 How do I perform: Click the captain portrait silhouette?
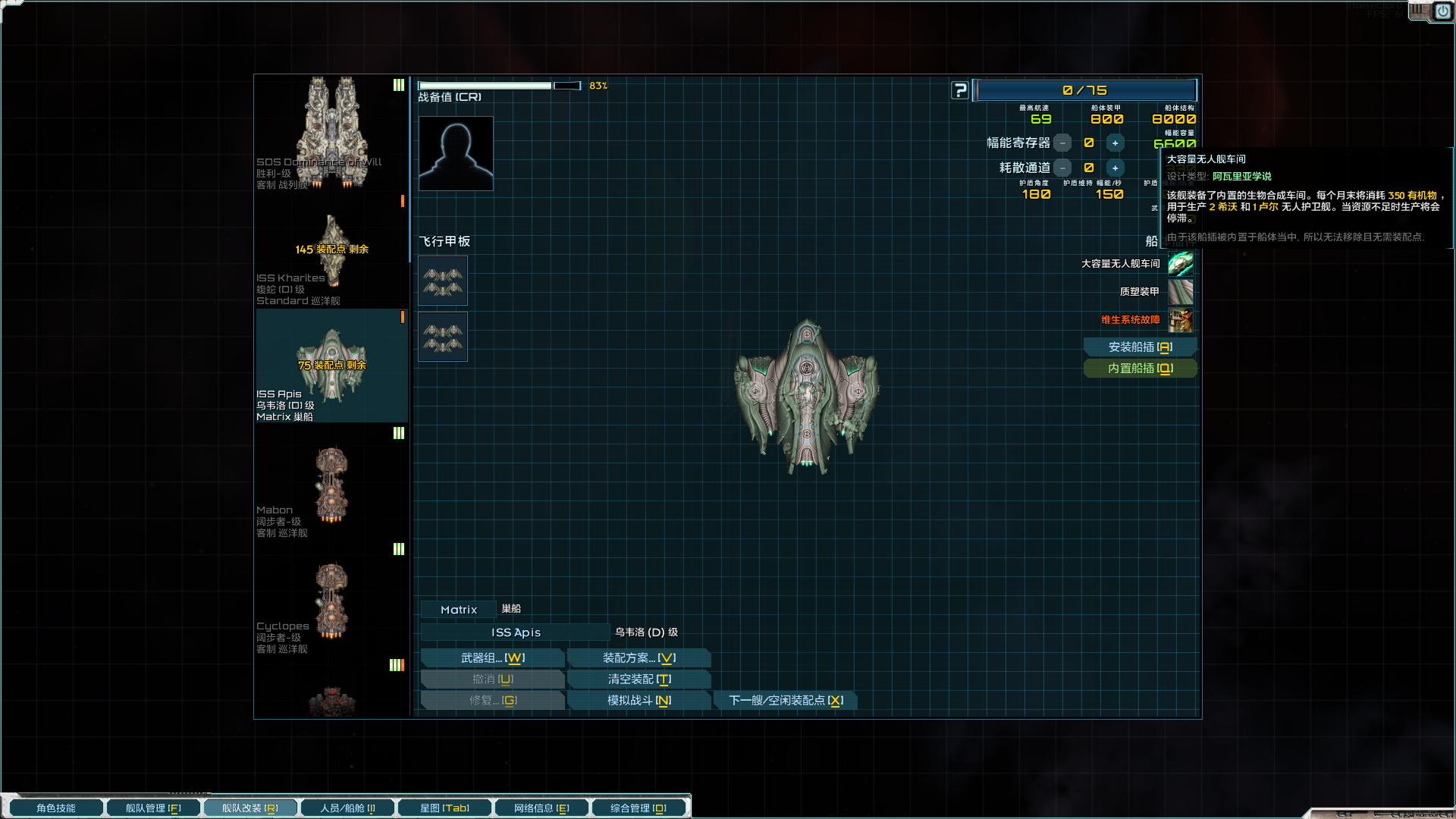(x=456, y=153)
